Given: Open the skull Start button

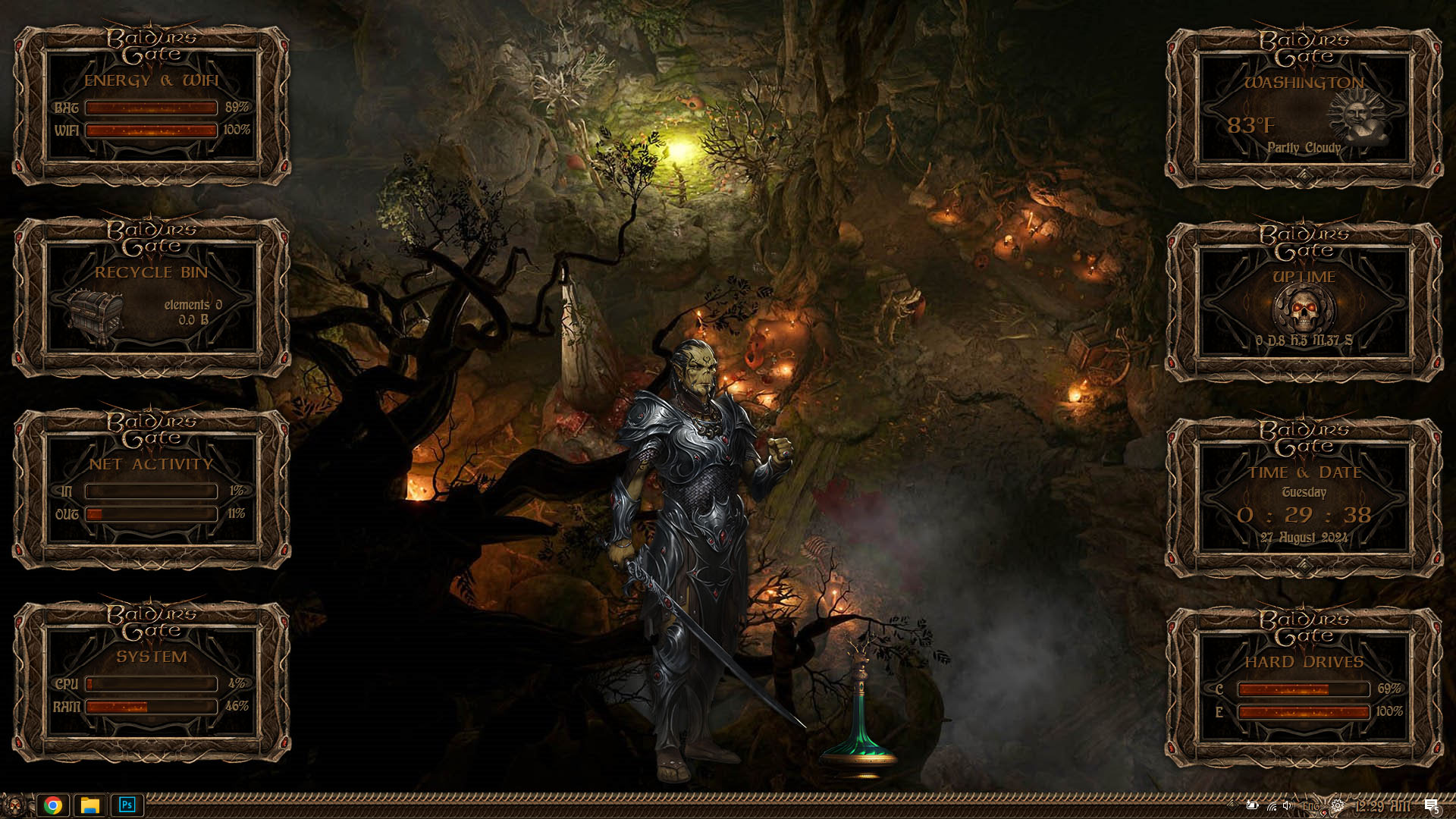Looking at the screenshot, I should click(x=14, y=805).
